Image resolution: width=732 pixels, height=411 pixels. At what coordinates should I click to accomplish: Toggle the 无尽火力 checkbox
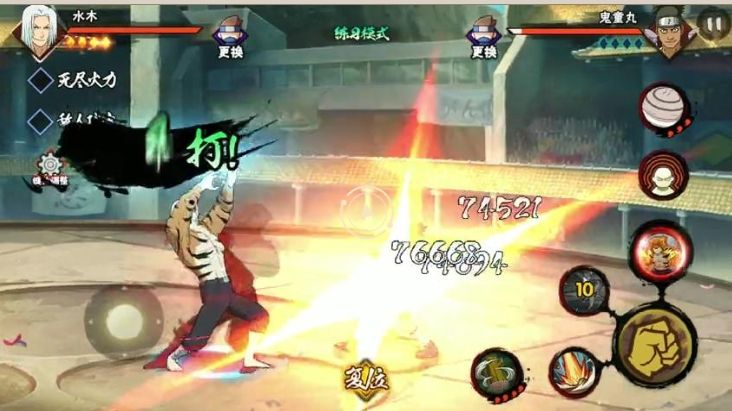pyautogui.click(x=41, y=80)
